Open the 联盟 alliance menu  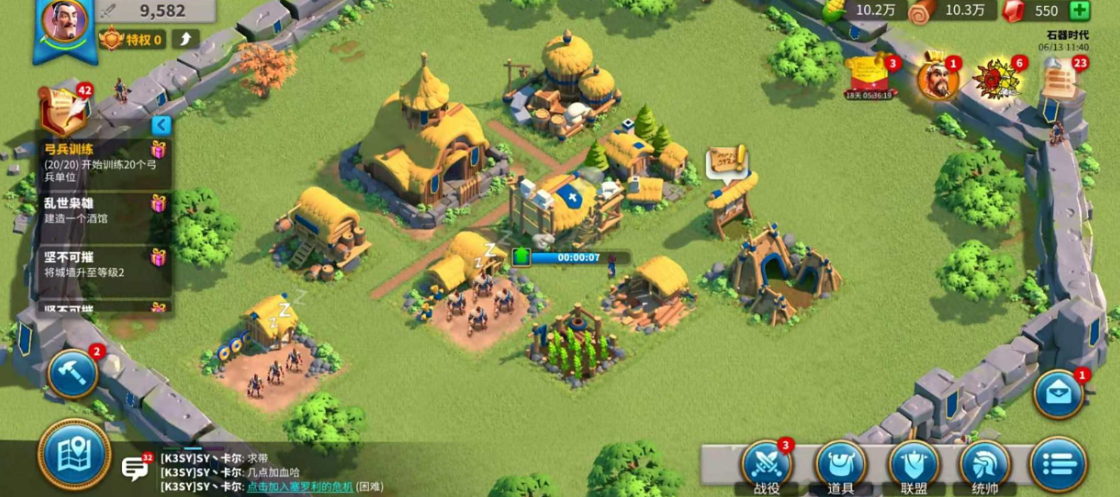(x=913, y=465)
